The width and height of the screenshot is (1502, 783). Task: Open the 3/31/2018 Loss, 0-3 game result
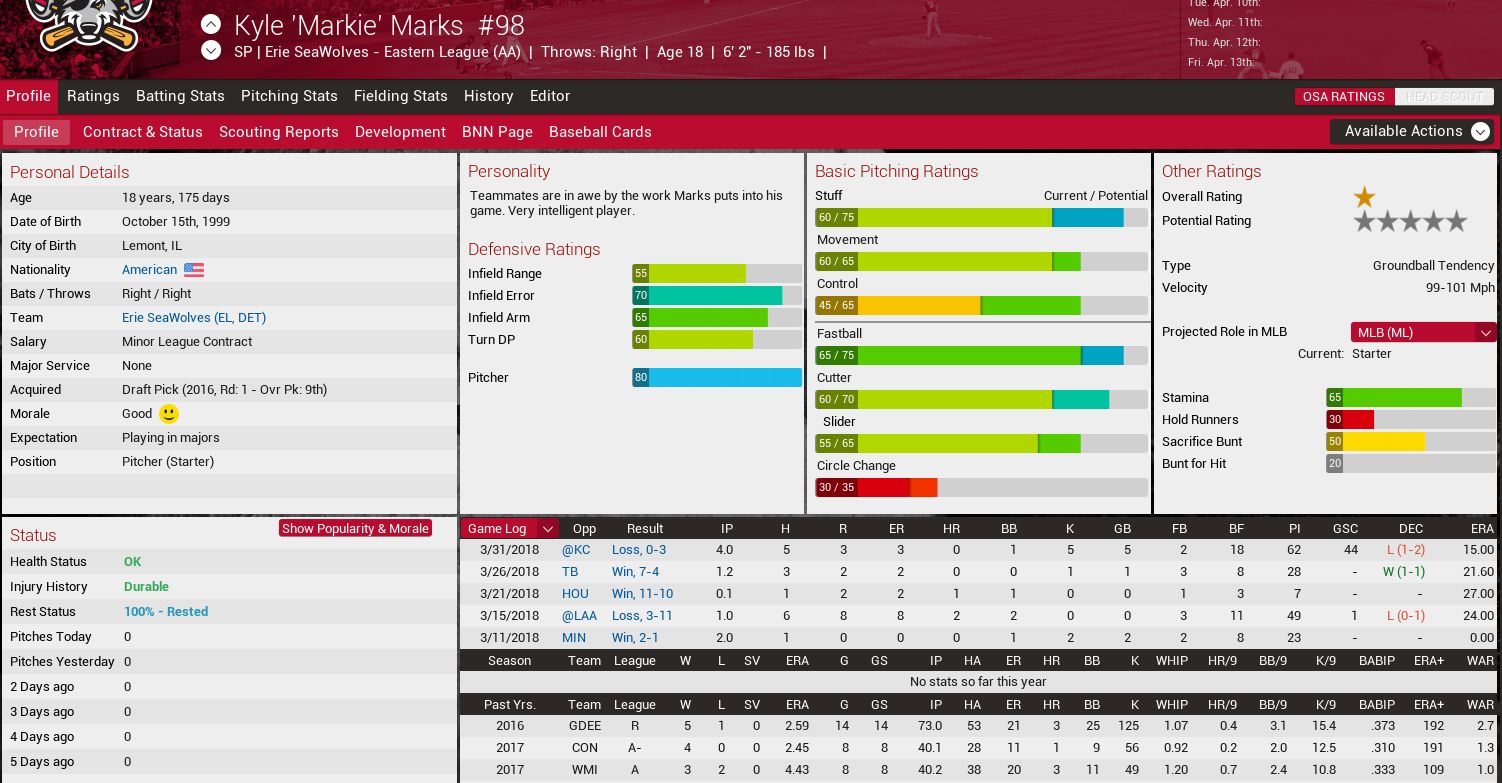click(639, 550)
